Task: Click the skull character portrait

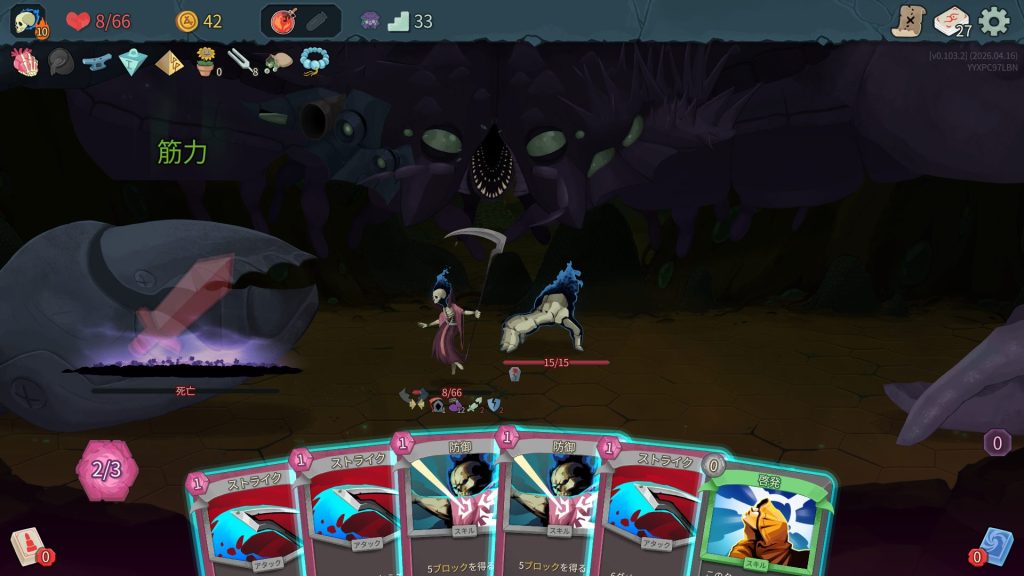Action: [27, 21]
